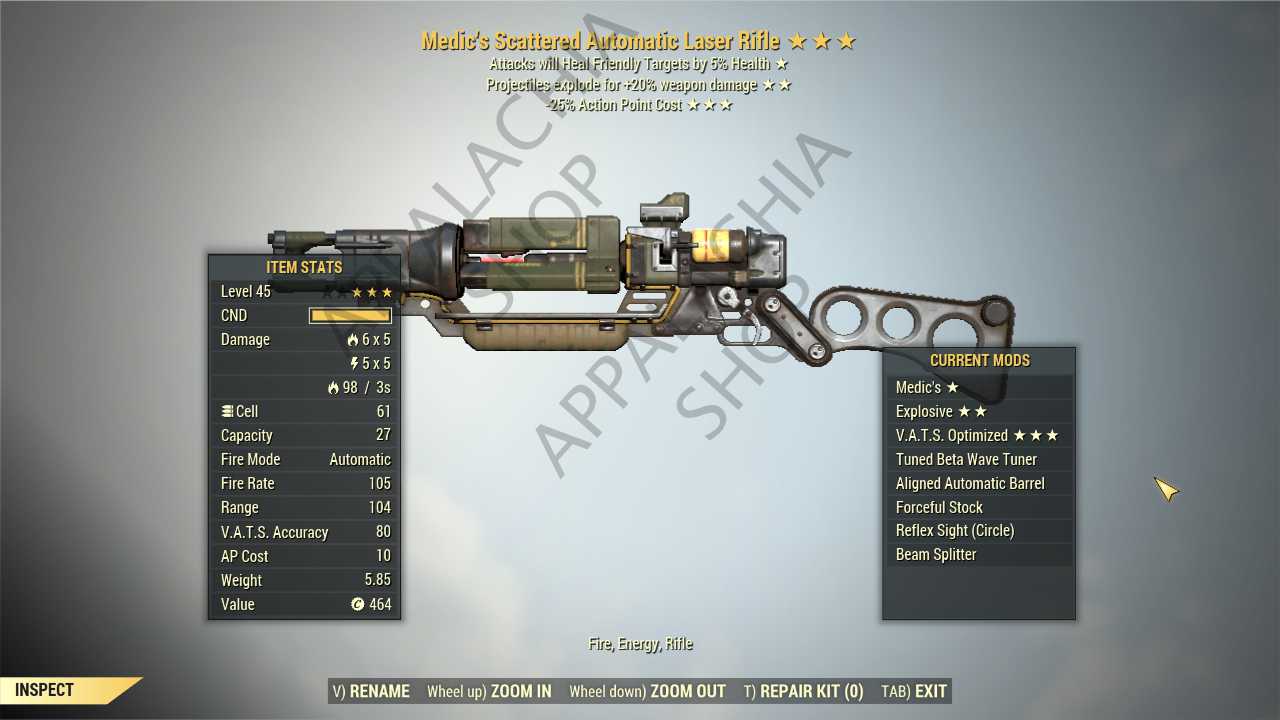Toggle the Explosive mod entry
The height and width of the screenshot is (720, 1280).
[940, 411]
